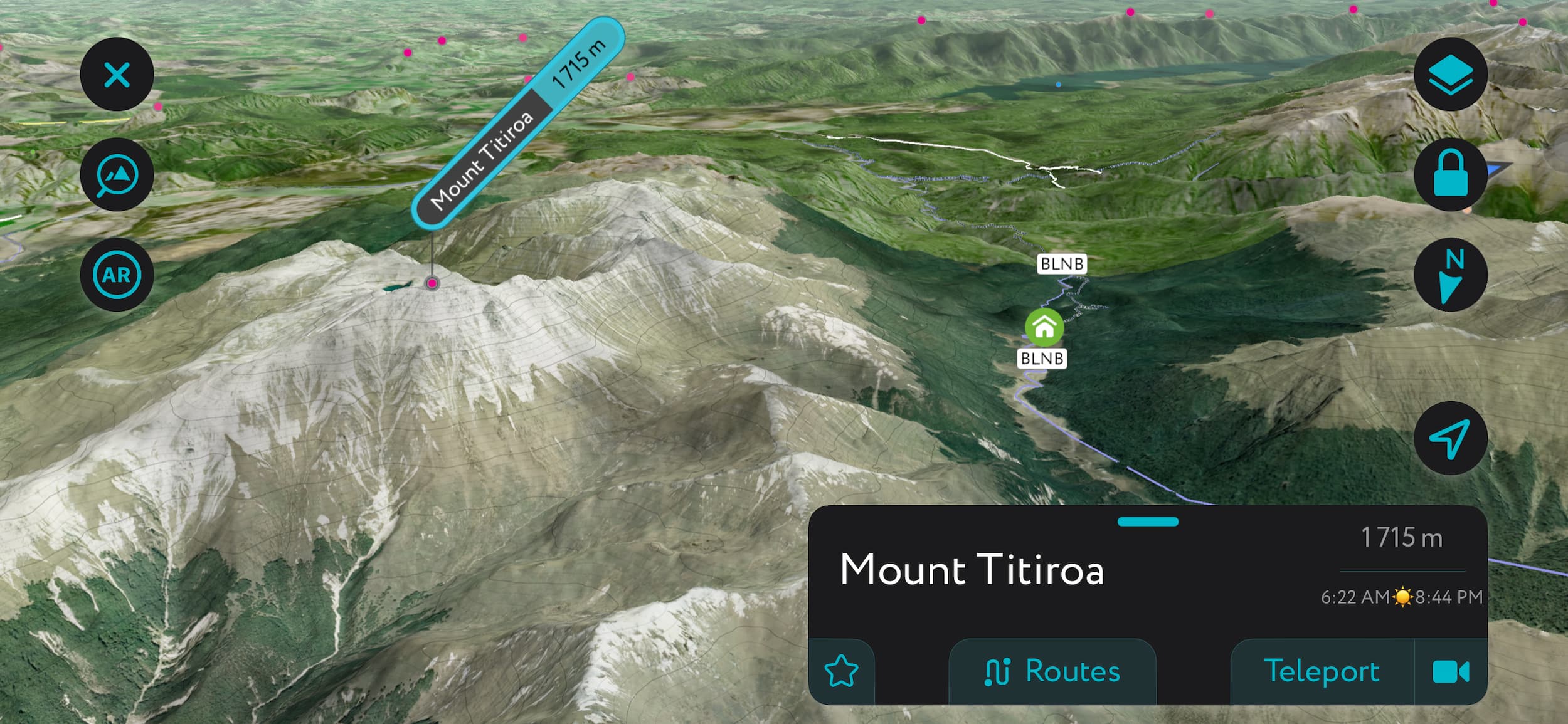This screenshot has width=1568, height=724.
Task: Launch the AR viewer
Action: 117,274
